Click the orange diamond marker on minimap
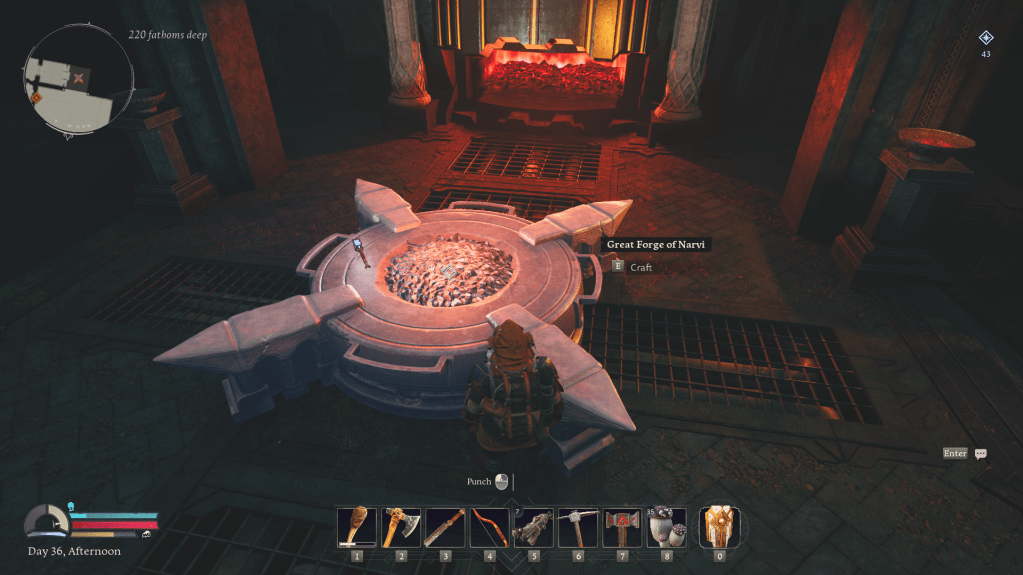The image size is (1023, 575). [x=36, y=98]
